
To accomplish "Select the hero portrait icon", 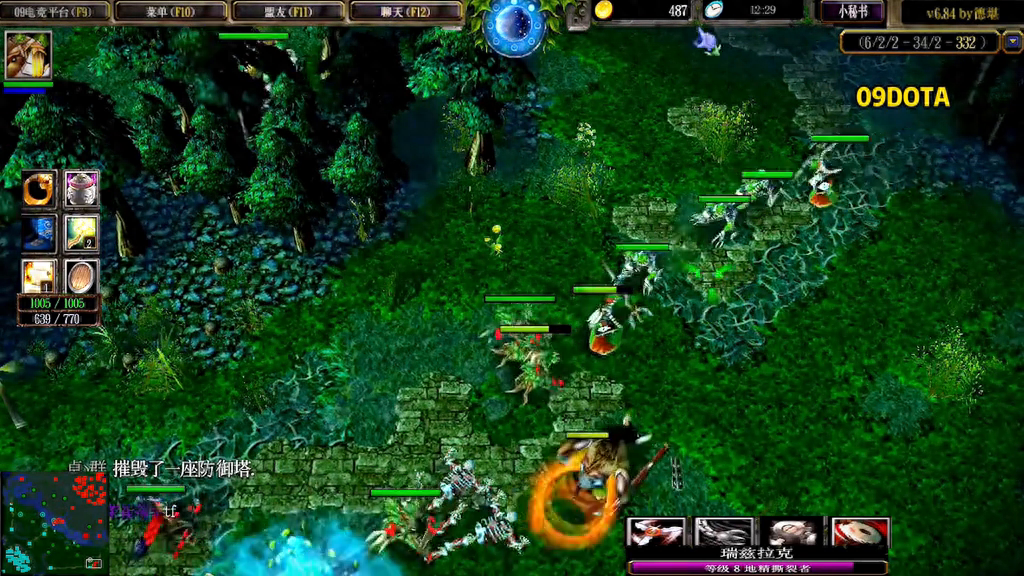I will coord(28,55).
